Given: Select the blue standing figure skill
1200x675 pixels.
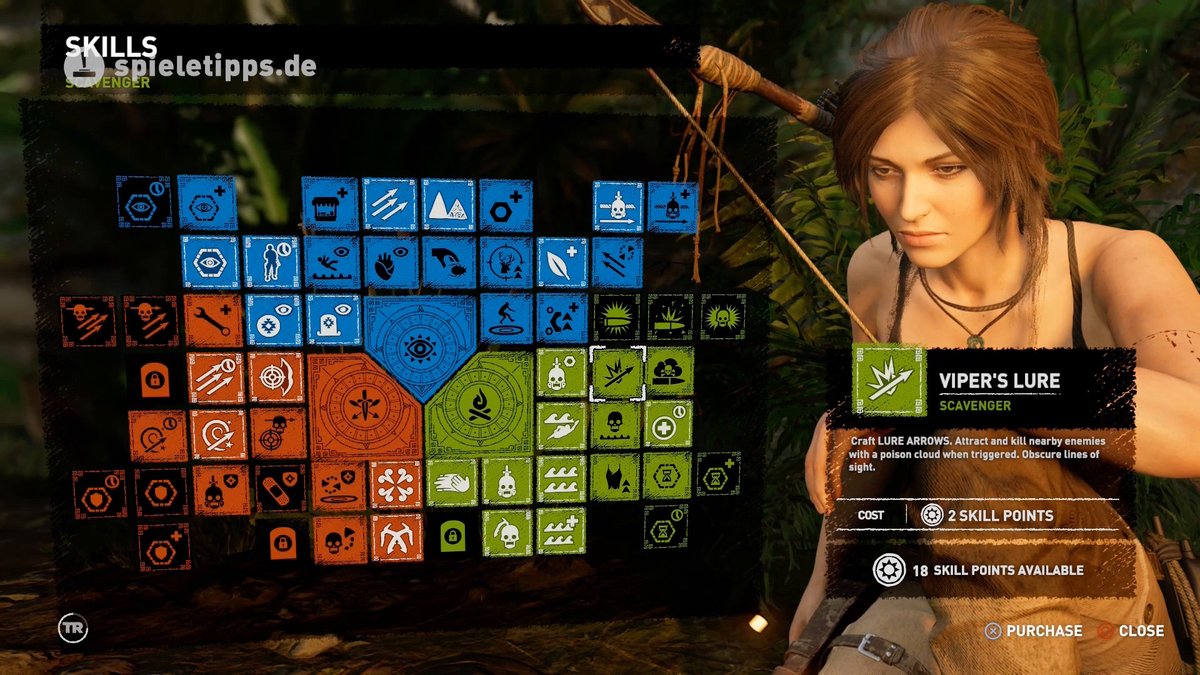Looking at the screenshot, I should click(x=271, y=262).
